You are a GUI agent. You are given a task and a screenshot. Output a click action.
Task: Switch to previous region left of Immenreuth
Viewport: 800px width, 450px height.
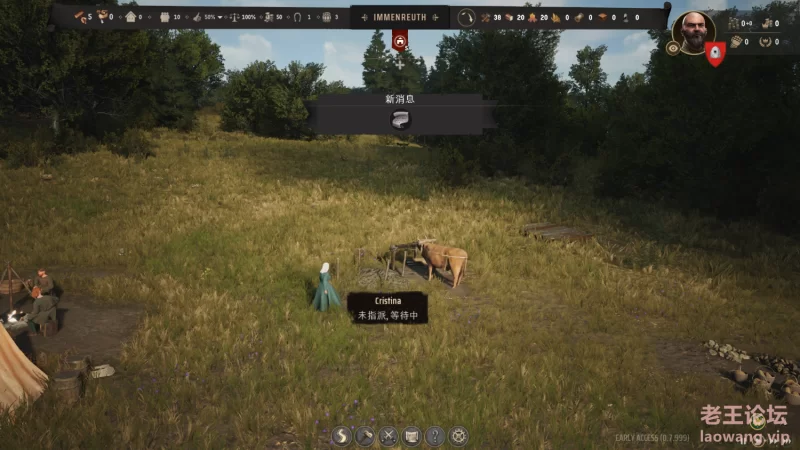pos(364,17)
